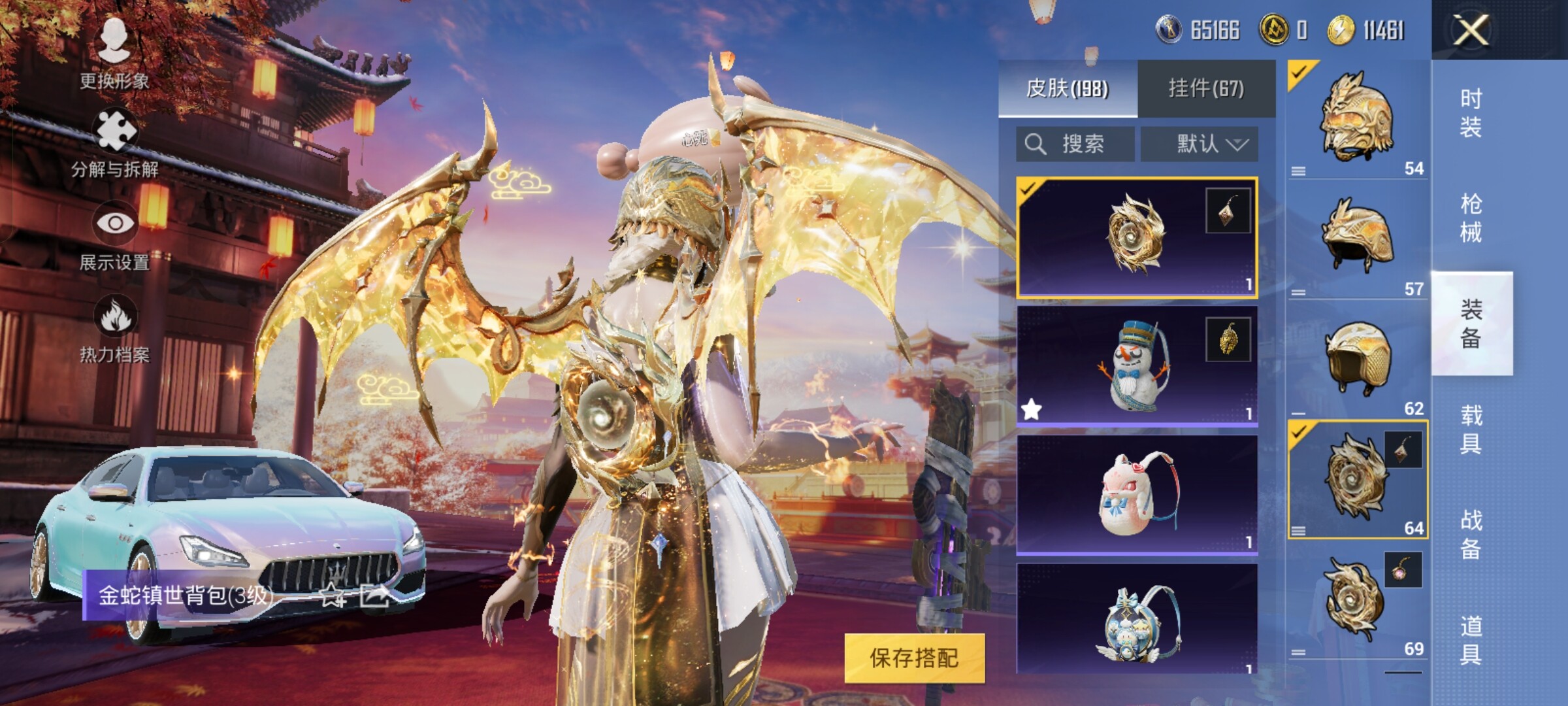This screenshot has height=706, width=1568.
Task: Select the golden snake backpack skin
Action: (1137, 238)
